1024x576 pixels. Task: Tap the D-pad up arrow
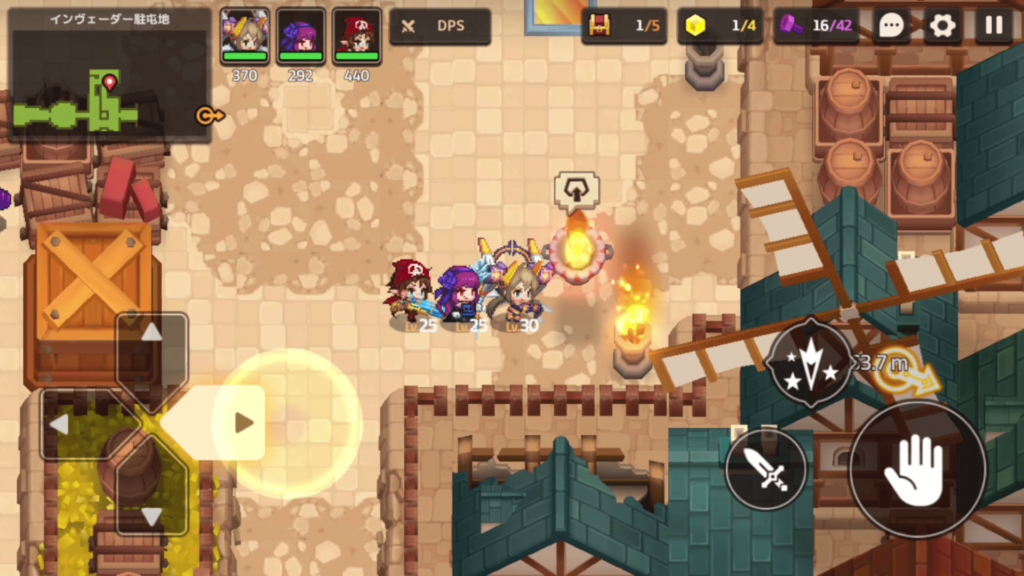[151, 334]
